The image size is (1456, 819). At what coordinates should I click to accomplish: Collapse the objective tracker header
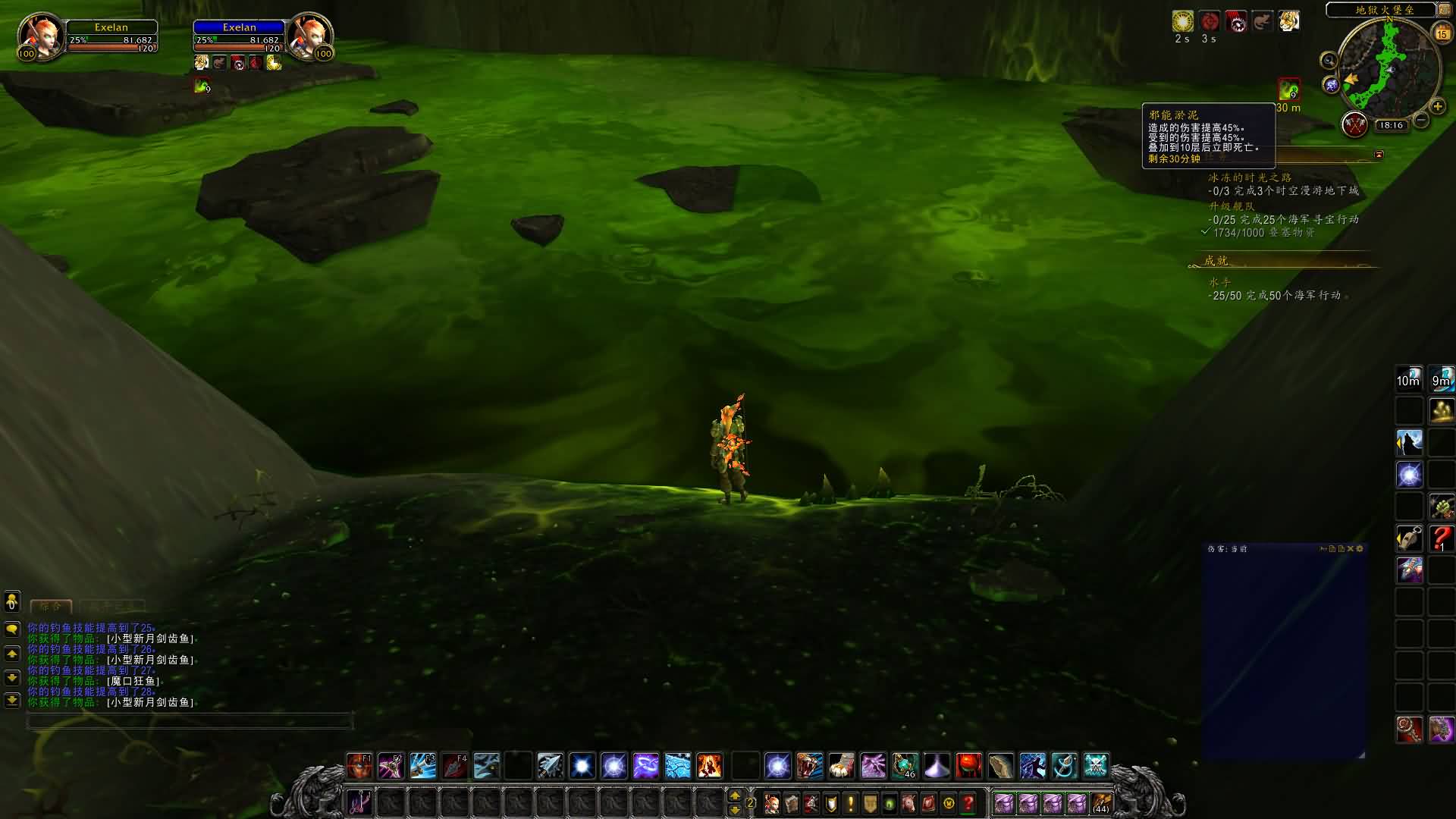[1379, 155]
